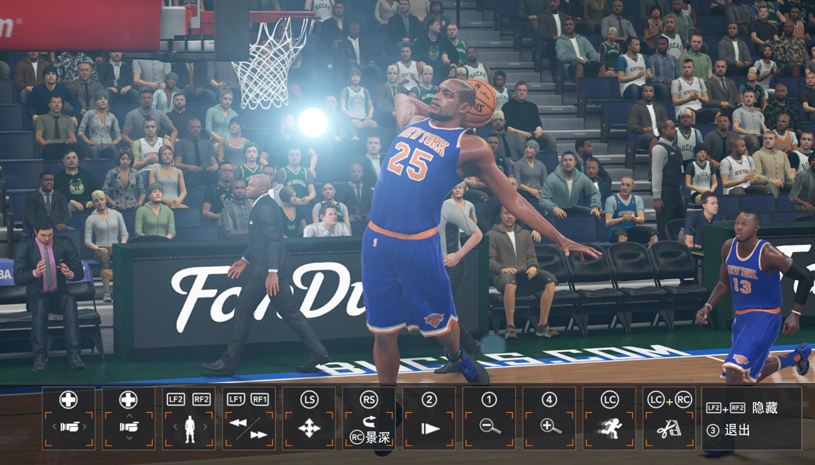Select the switch player silhouette tile
815x465 pixels.
(x=188, y=418)
